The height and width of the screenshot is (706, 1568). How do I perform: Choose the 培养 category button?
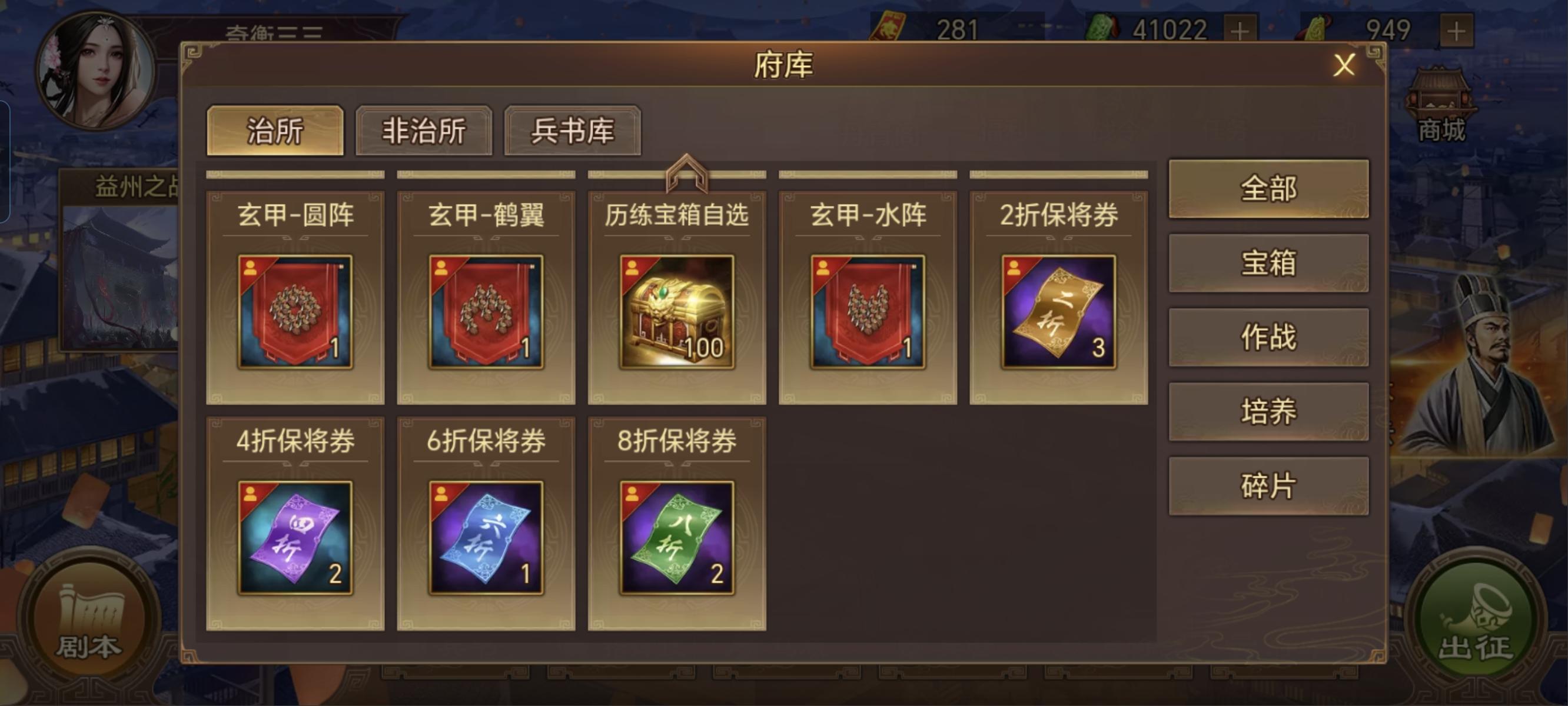[1268, 411]
